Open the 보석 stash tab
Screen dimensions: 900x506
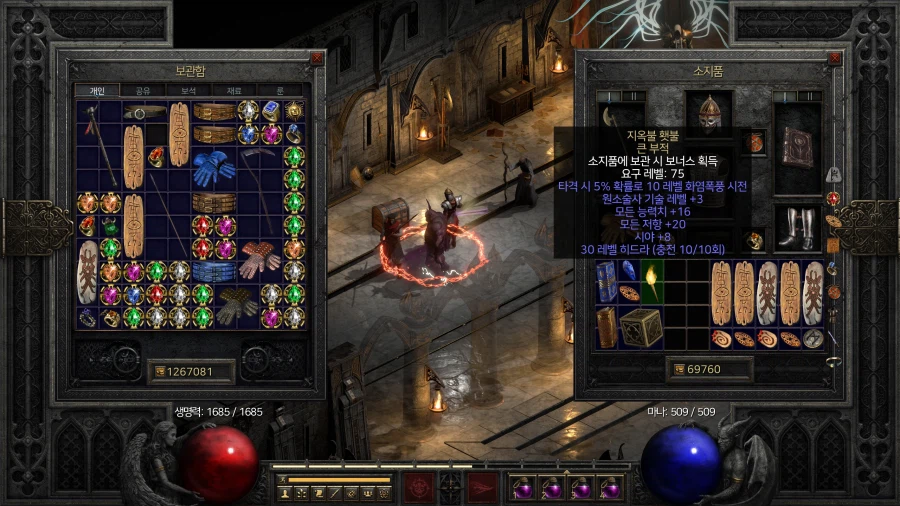click(188, 91)
